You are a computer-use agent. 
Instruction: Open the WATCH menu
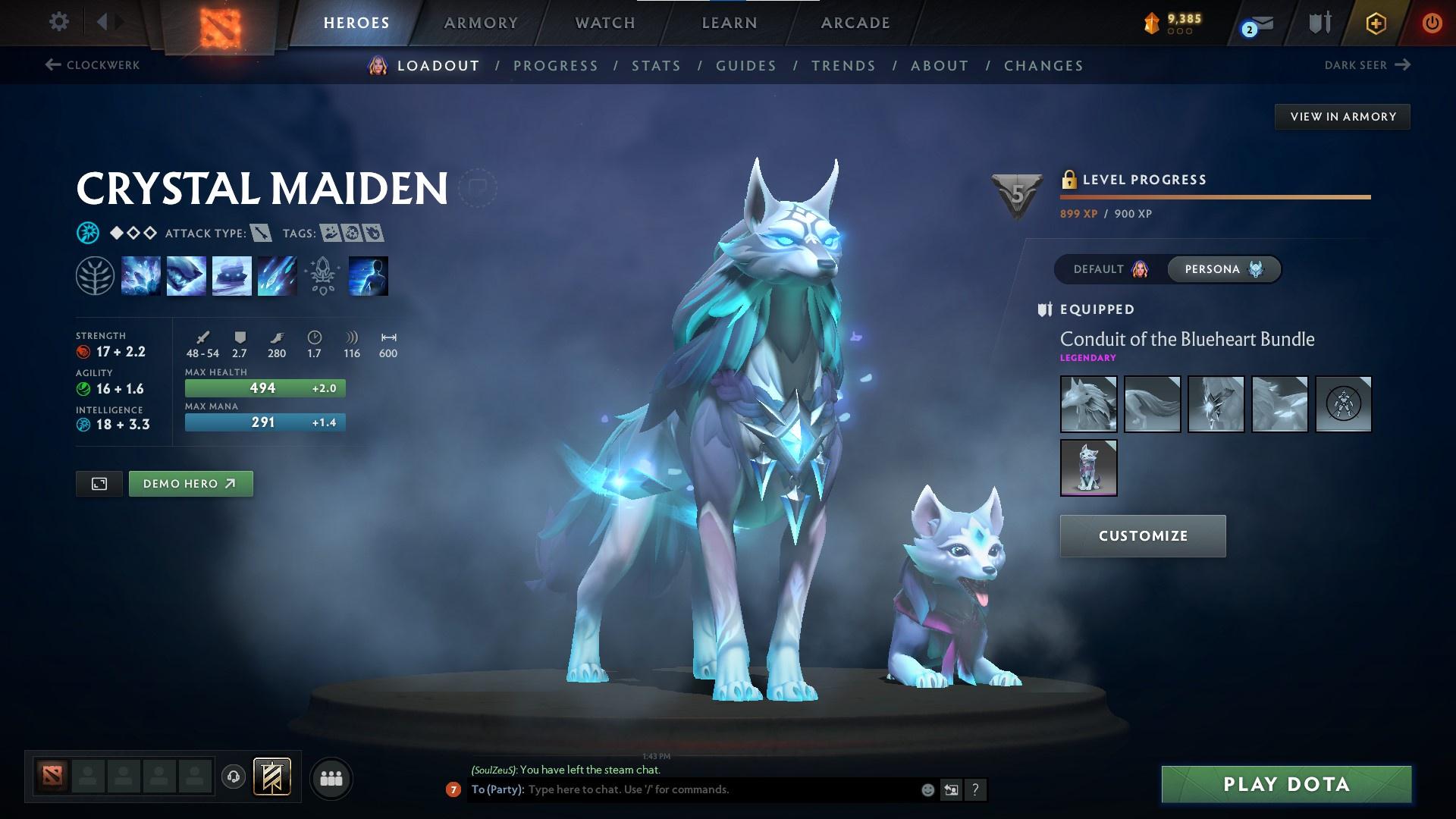click(x=604, y=23)
